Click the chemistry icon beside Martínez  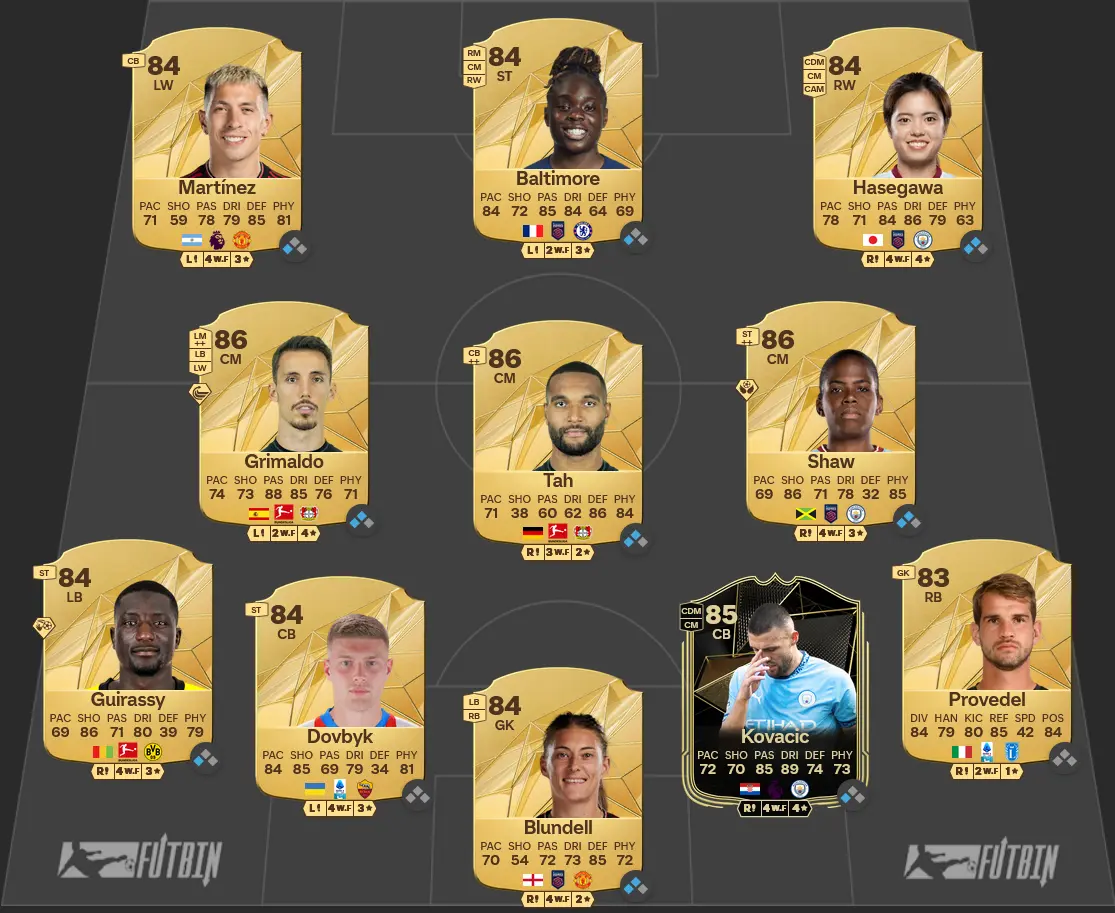coord(294,246)
